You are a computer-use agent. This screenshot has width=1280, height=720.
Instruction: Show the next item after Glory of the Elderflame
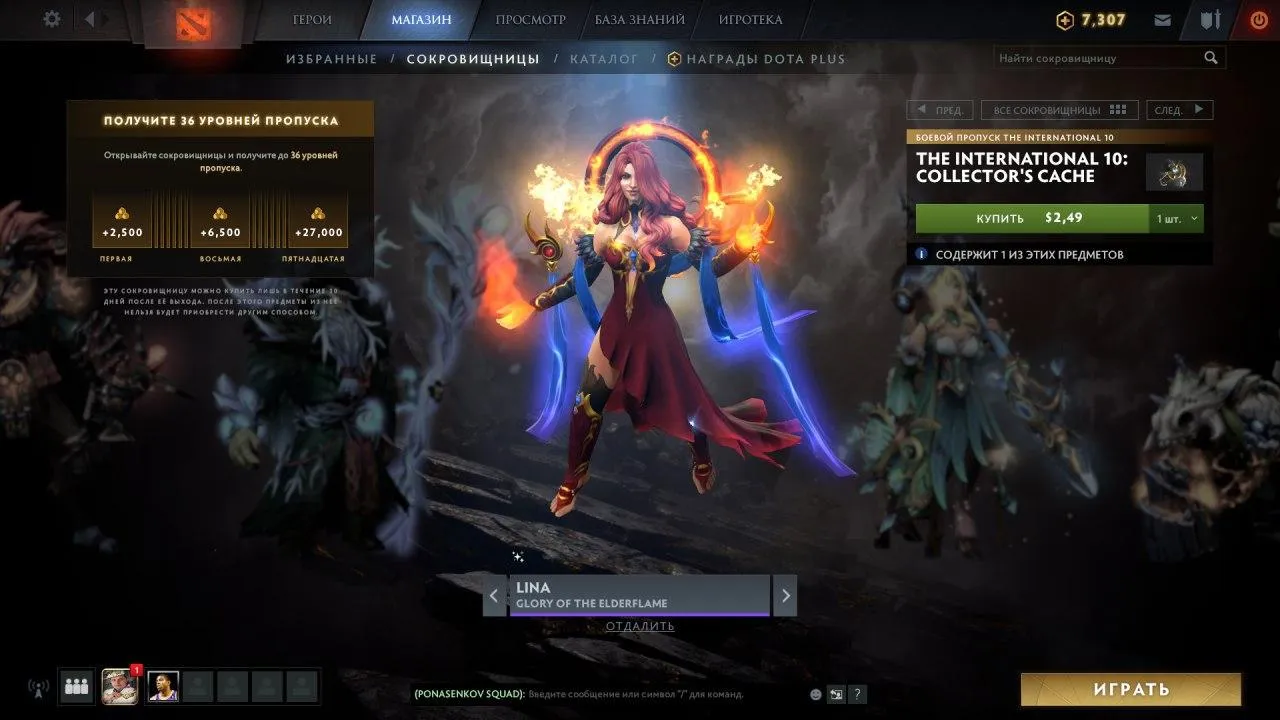click(786, 596)
